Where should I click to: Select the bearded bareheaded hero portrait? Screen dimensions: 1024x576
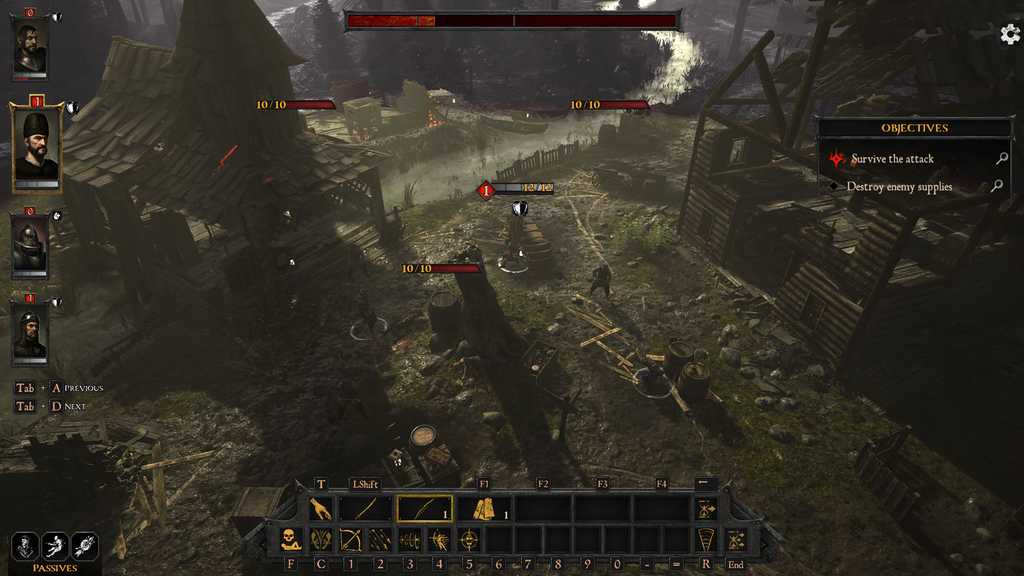point(29,46)
